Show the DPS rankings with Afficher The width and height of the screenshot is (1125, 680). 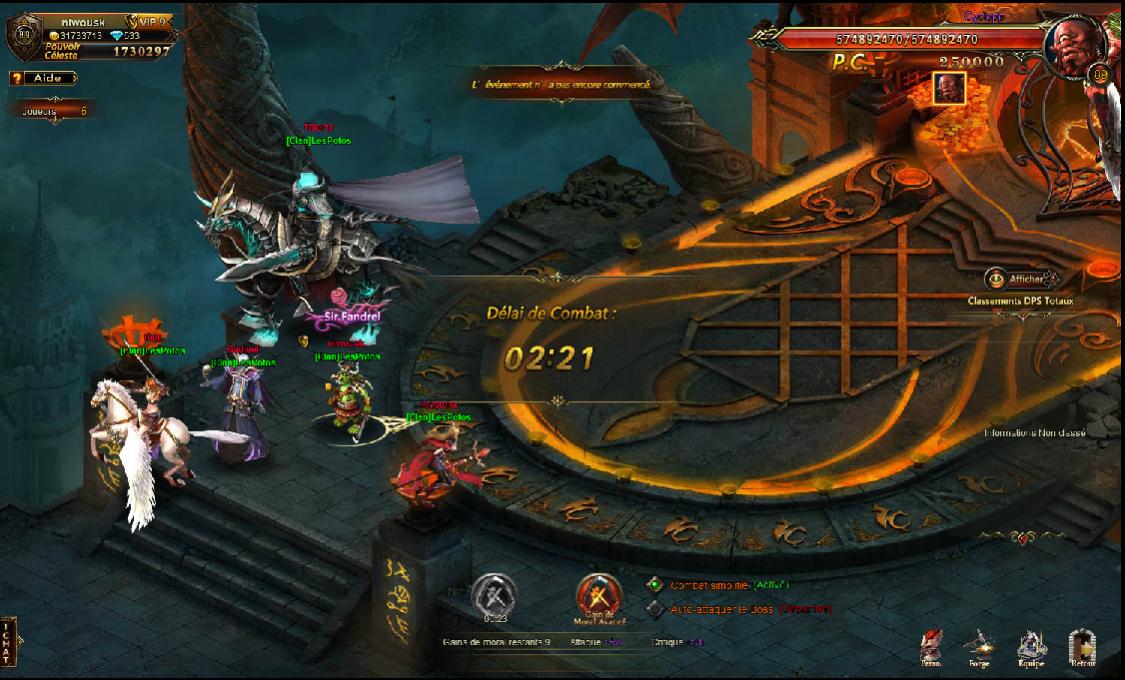[1021, 279]
